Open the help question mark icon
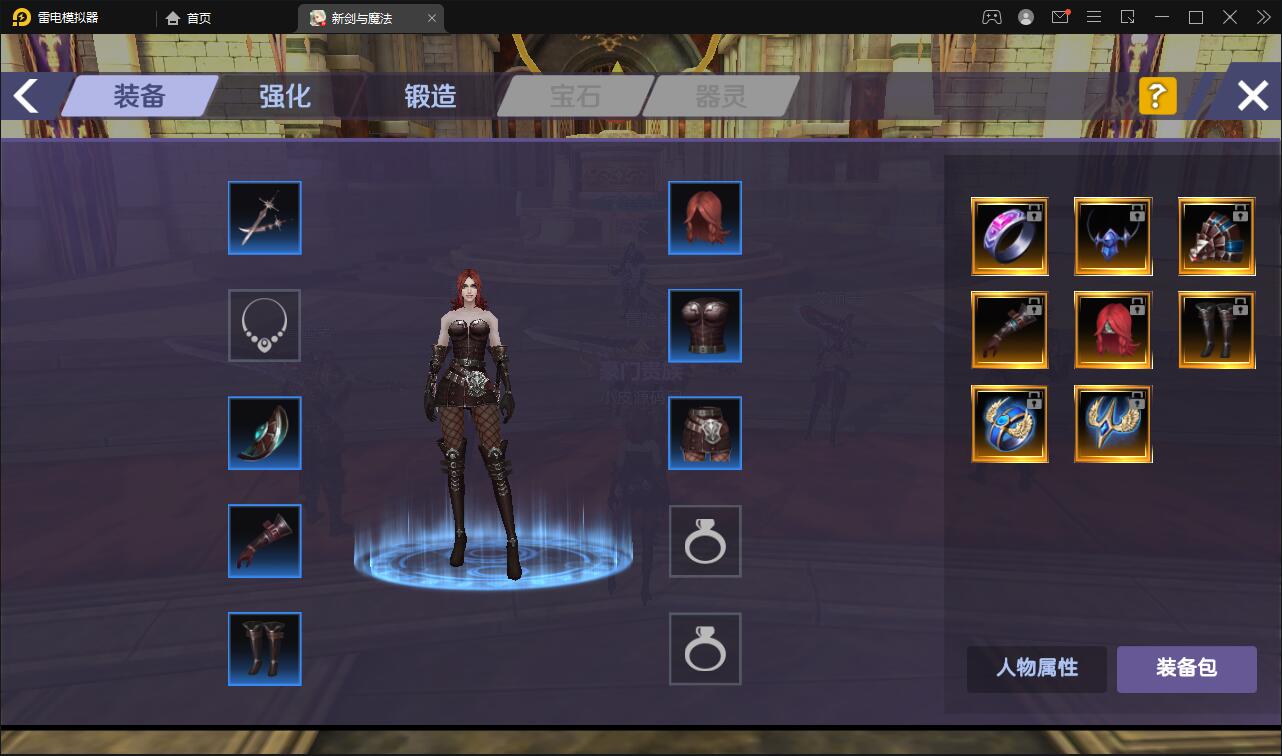The image size is (1282, 756). point(1157,96)
